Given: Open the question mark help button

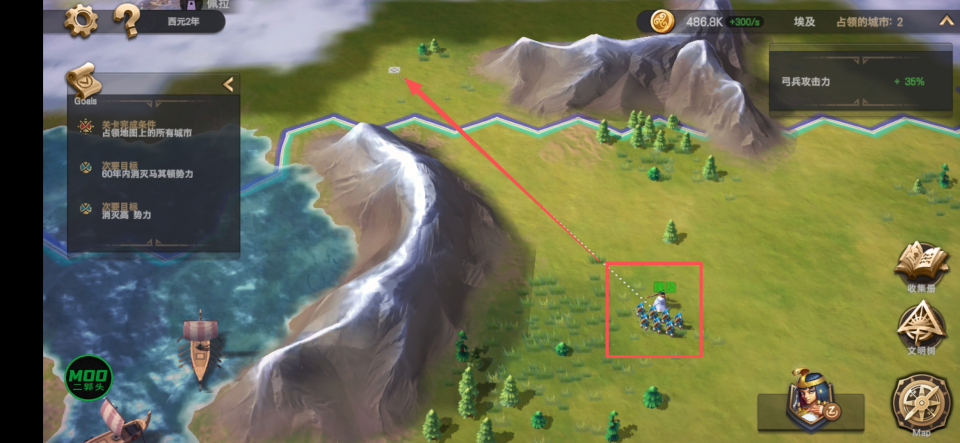Looking at the screenshot, I should [126, 18].
